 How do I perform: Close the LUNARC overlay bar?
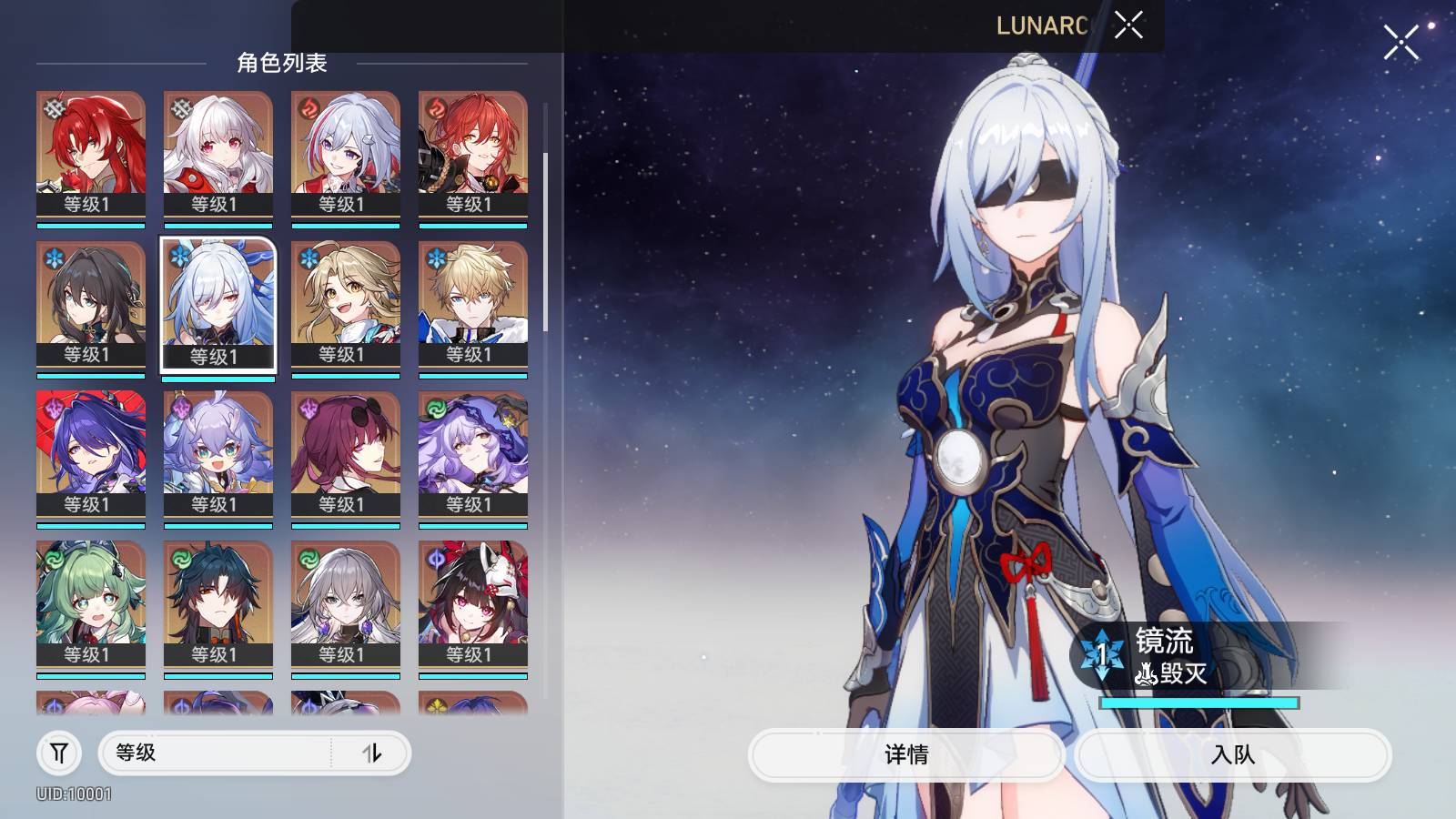[x=1128, y=25]
